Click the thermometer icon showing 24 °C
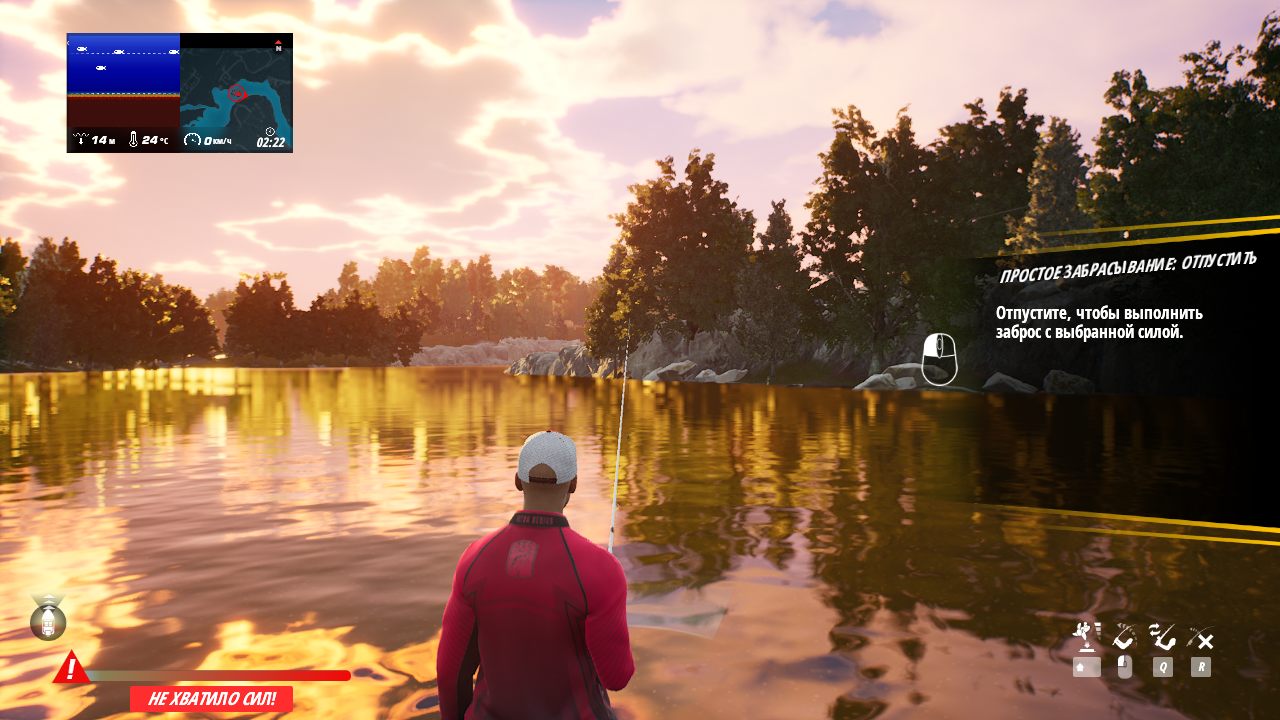1280x720 pixels. [133, 139]
